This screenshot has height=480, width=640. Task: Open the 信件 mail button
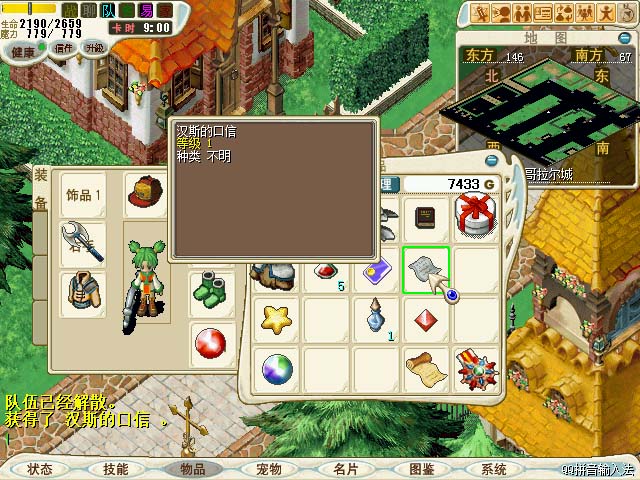[x=64, y=47]
